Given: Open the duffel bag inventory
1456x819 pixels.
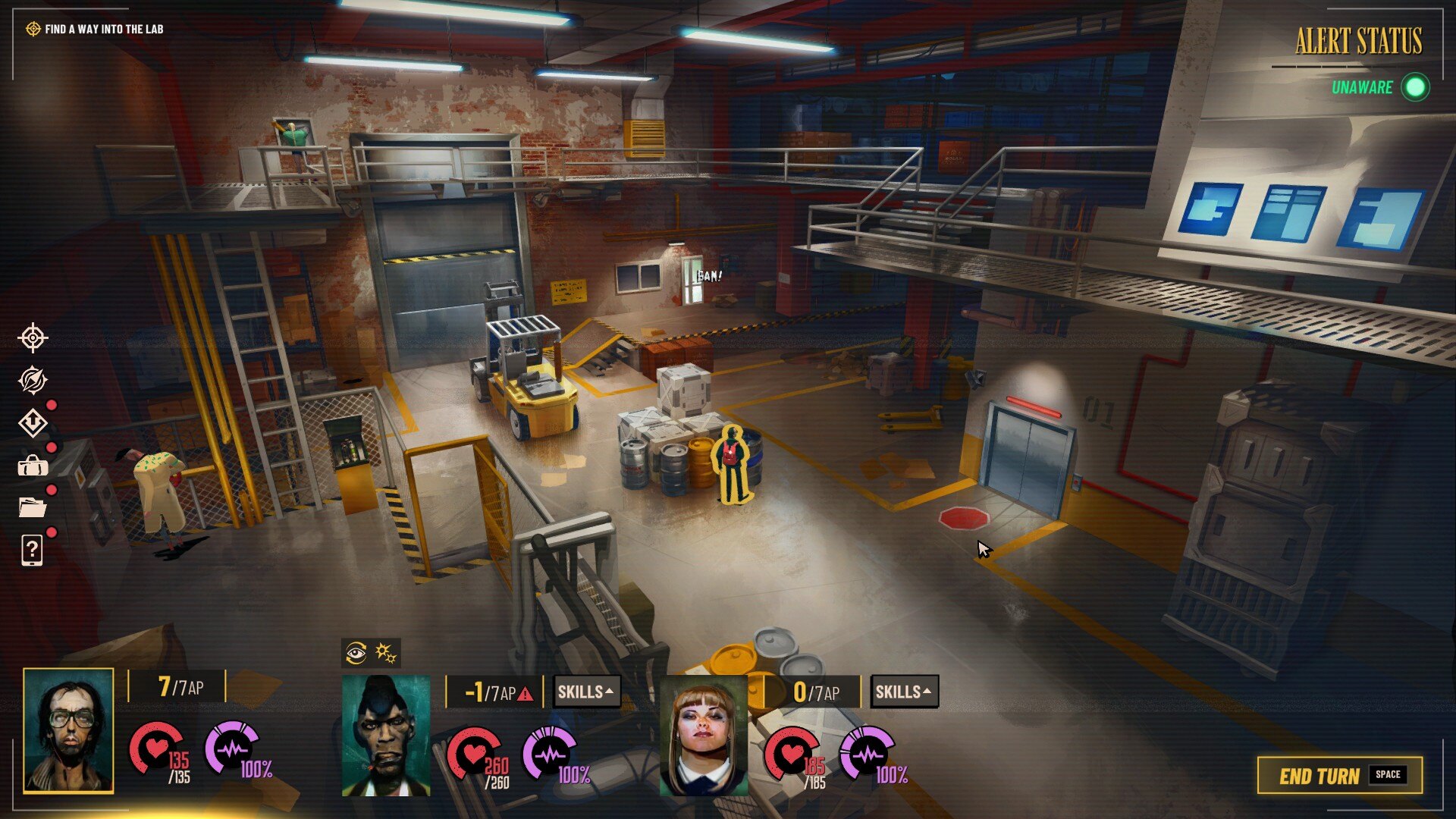Looking at the screenshot, I should [33, 465].
